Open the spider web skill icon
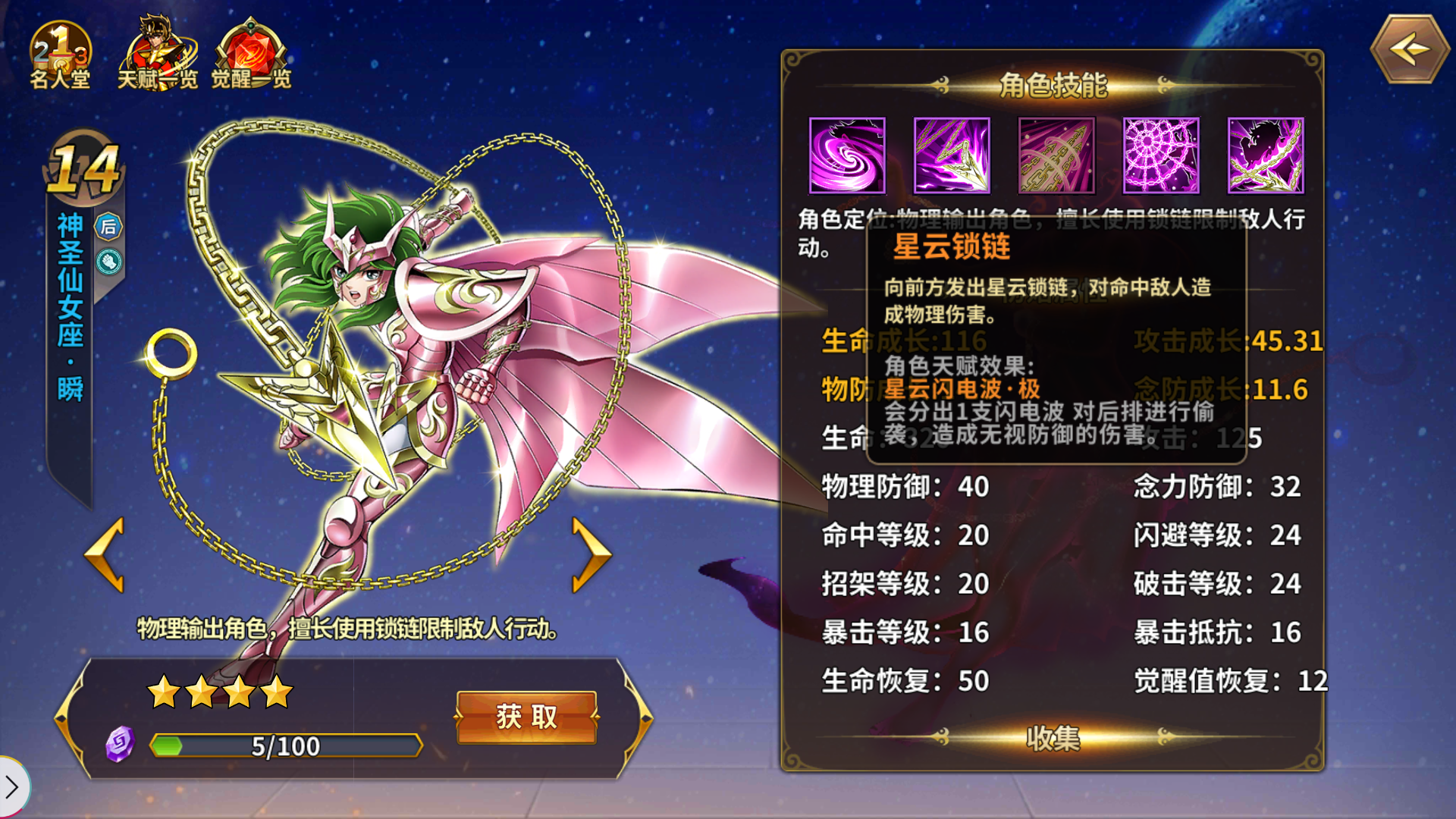1456x819 pixels. click(x=1161, y=155)
